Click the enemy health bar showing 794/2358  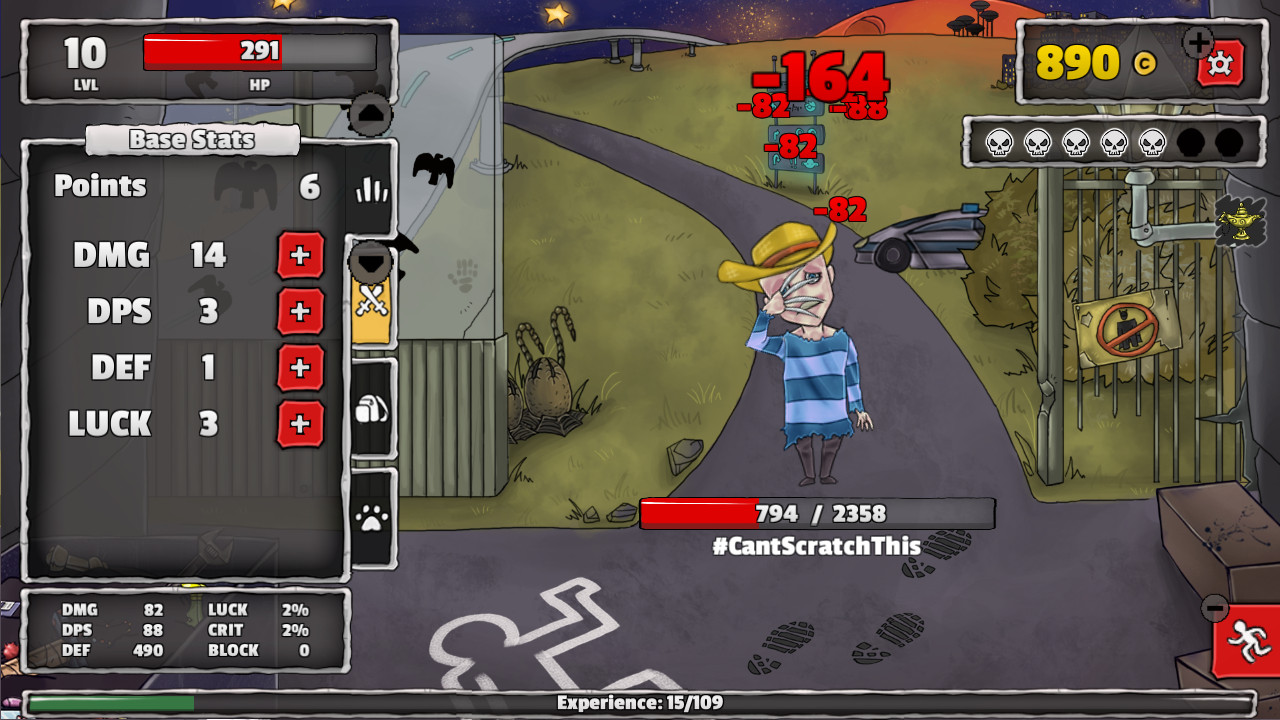pos(815,513)
